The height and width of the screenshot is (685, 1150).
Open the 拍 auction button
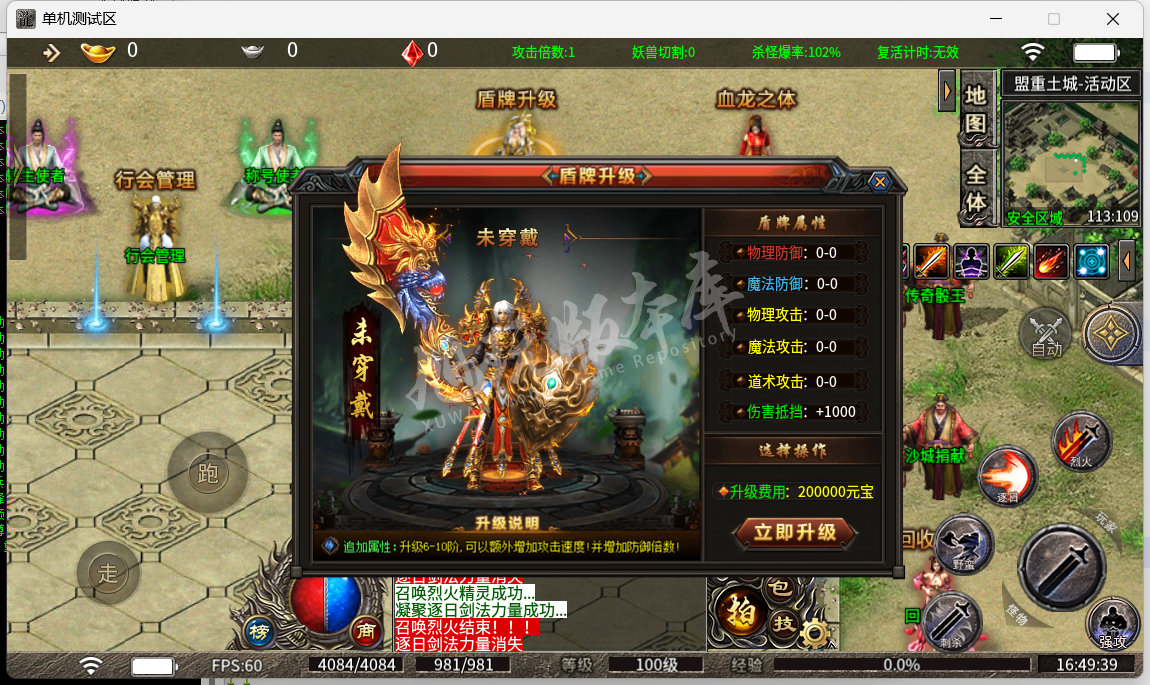[741, 611]
